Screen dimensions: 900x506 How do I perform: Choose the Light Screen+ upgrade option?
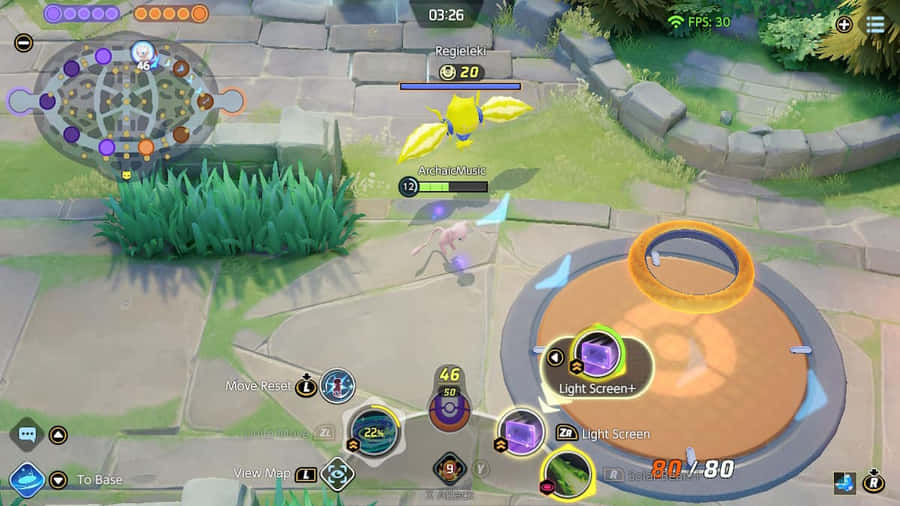[597, 354]
